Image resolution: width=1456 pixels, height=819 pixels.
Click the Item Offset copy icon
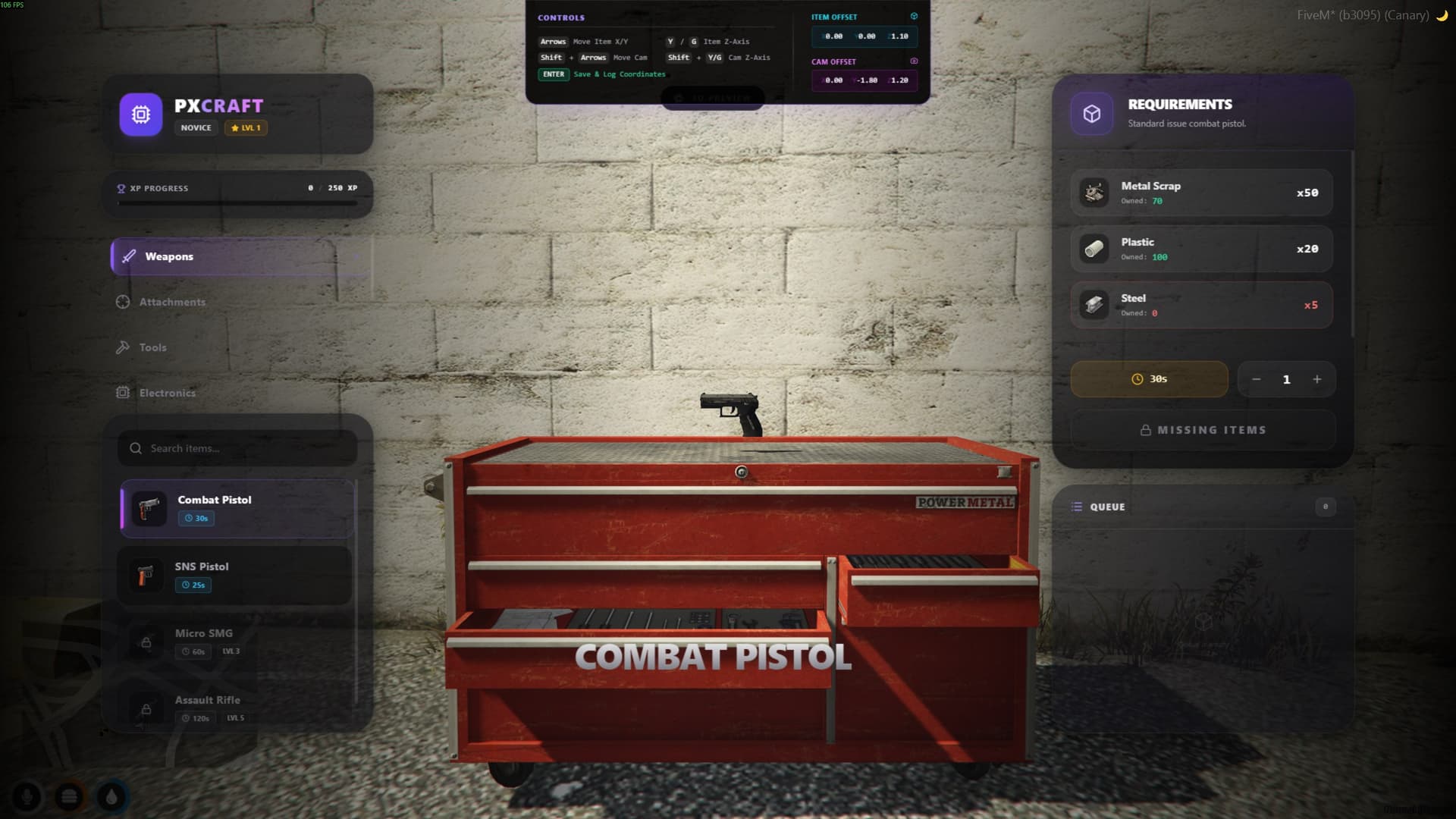pyautogui.click(x=915, y=15)
